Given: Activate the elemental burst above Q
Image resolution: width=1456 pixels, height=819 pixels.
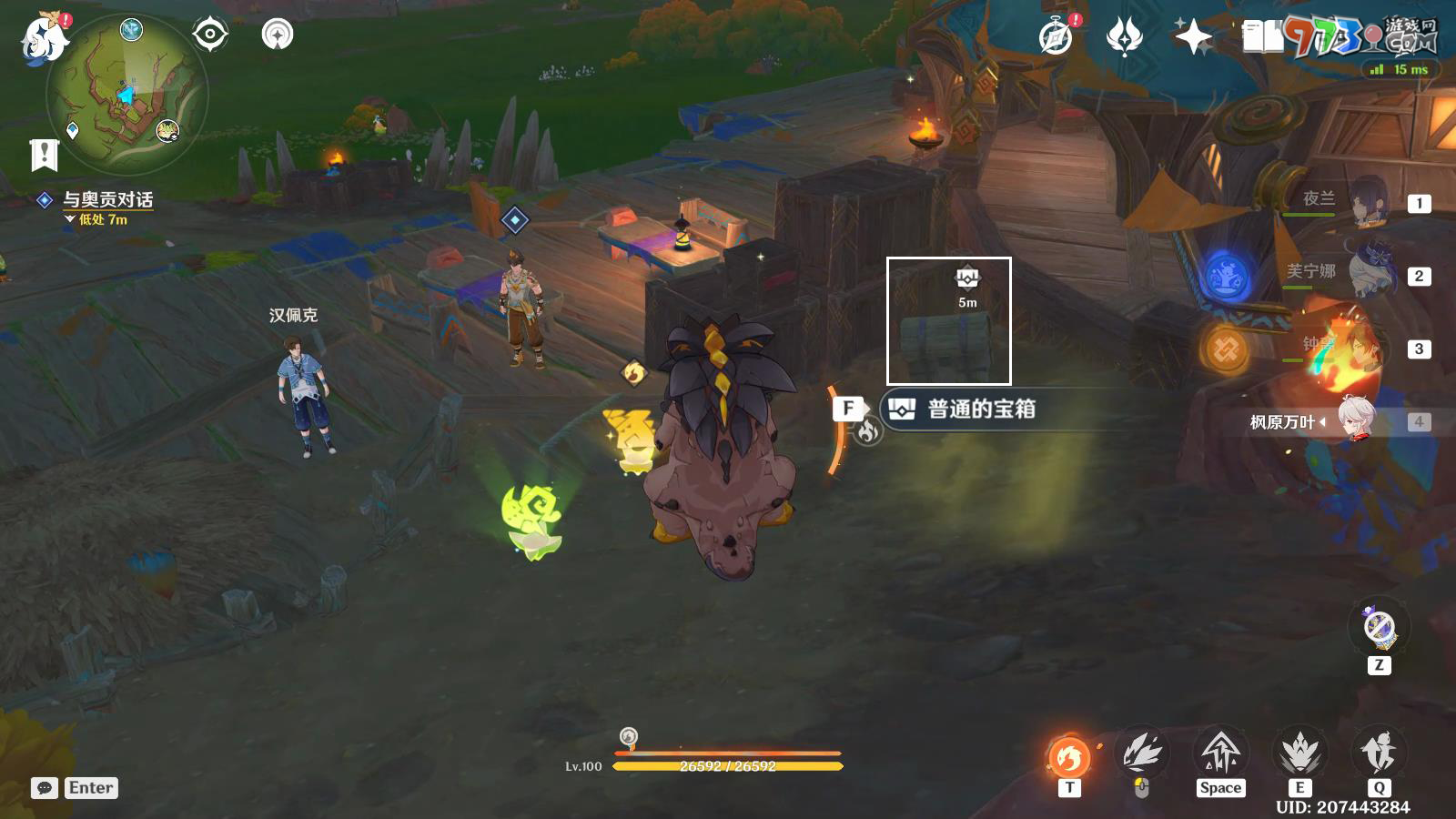Looking at the screenshot, I should pos(1379,753).
